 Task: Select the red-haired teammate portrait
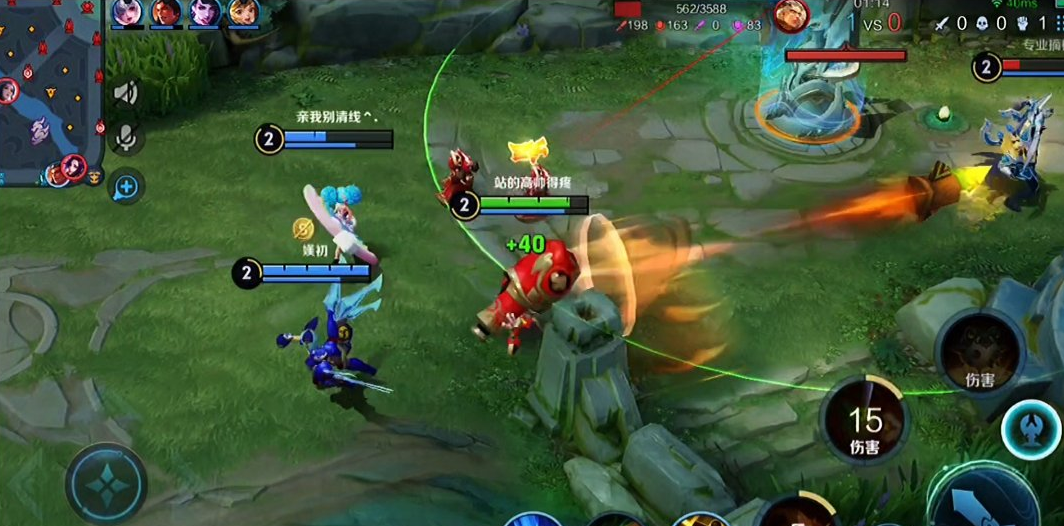(166, 13)
